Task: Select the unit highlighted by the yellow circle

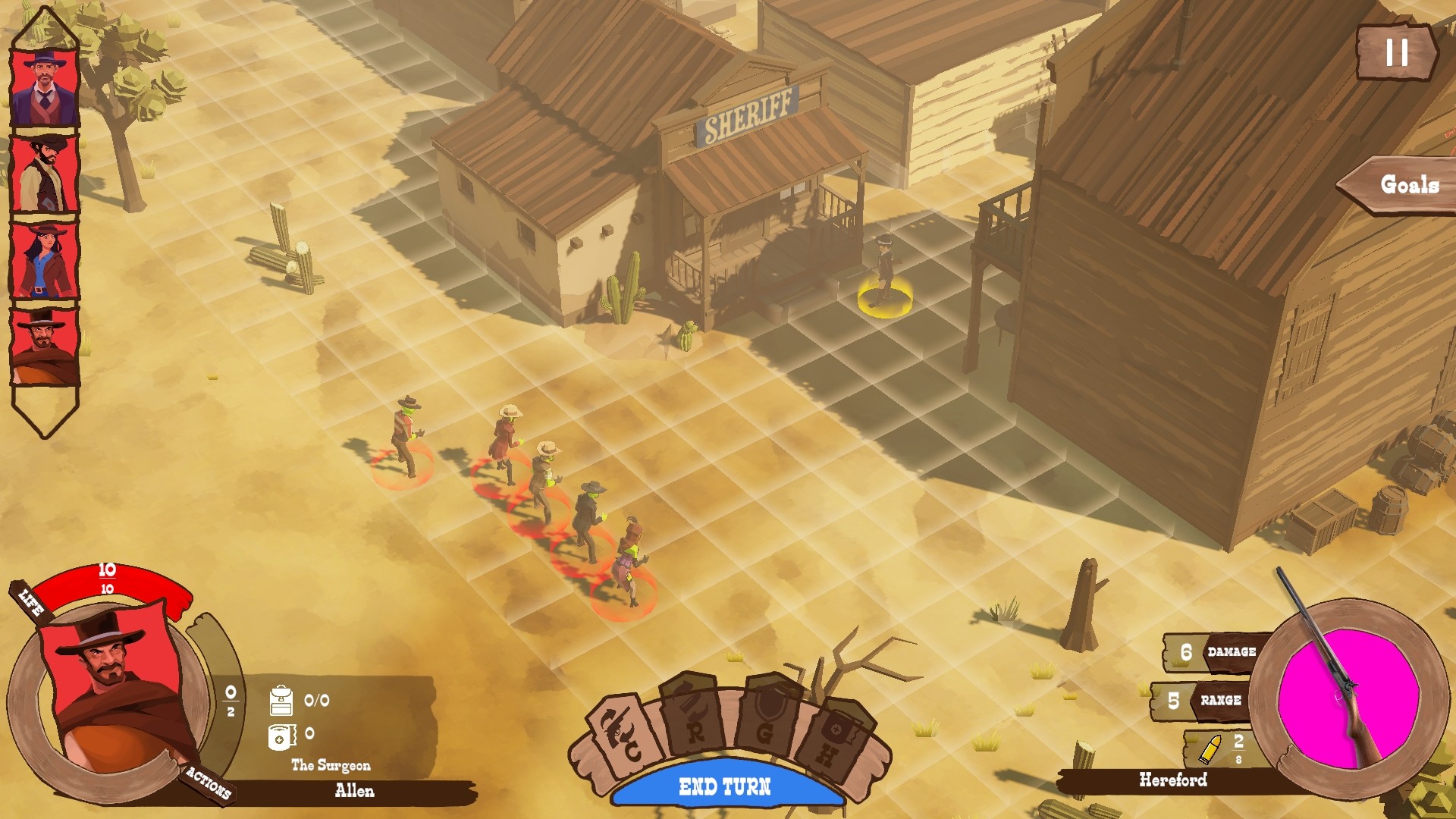Action: (x=885, y=273)
